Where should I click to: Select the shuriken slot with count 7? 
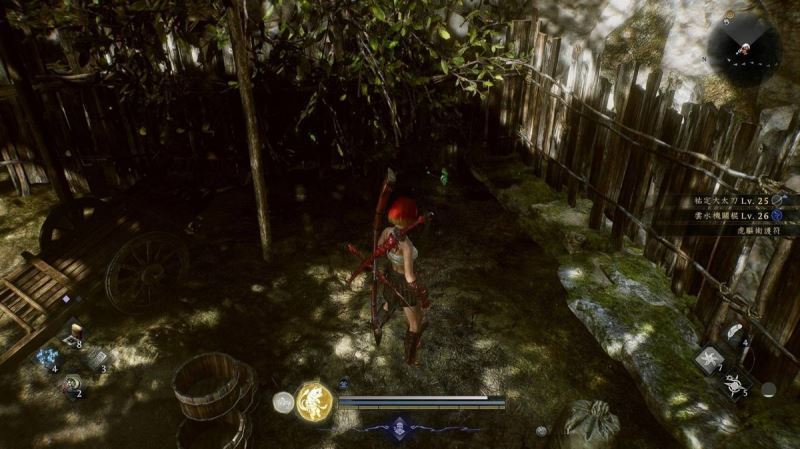[709, 360]
